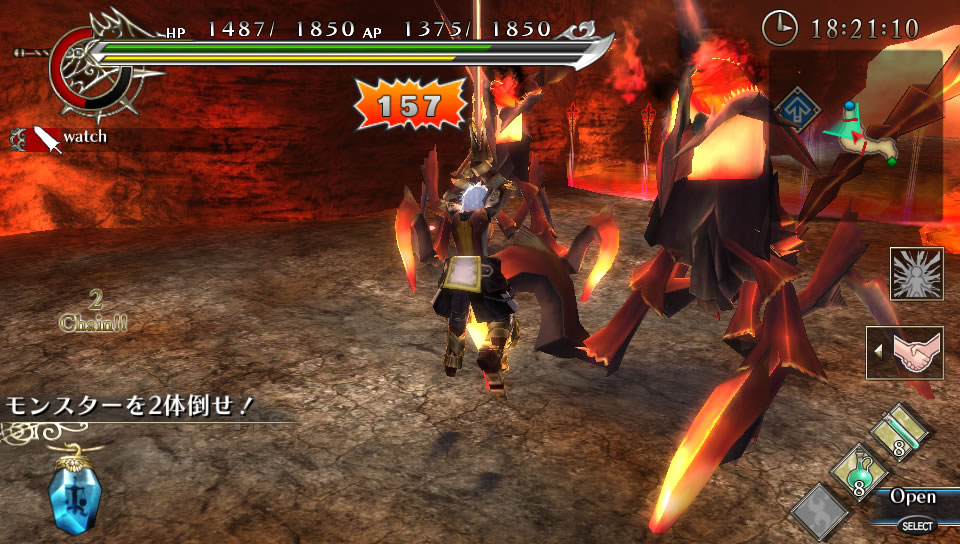Image resolution: width=960 pixels, height=544 pixels.
Task: Activate the radiating burst figure icon
Action: [x=916, y=274]
